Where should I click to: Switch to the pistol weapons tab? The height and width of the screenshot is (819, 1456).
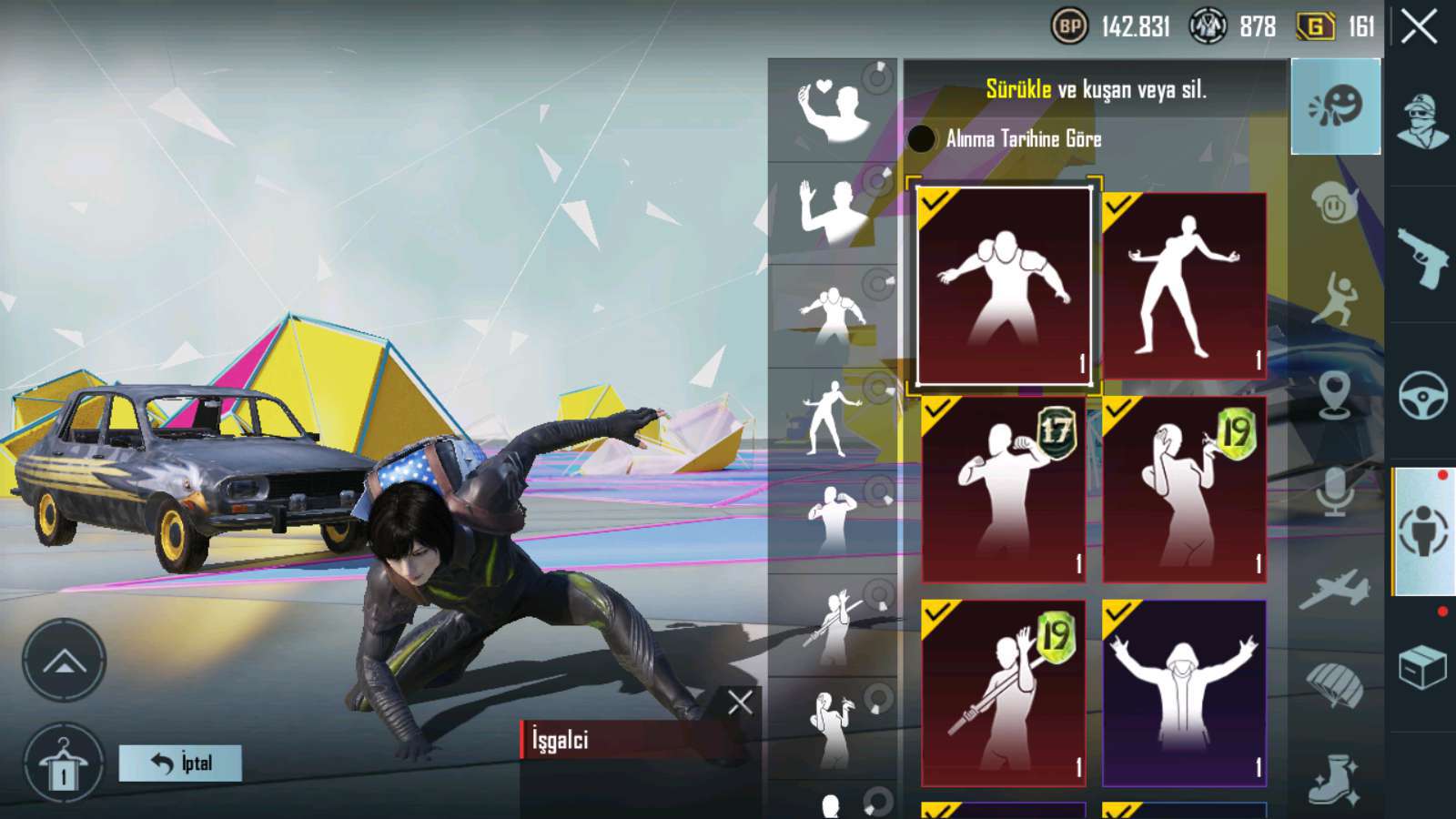[x=1422, y=258]
